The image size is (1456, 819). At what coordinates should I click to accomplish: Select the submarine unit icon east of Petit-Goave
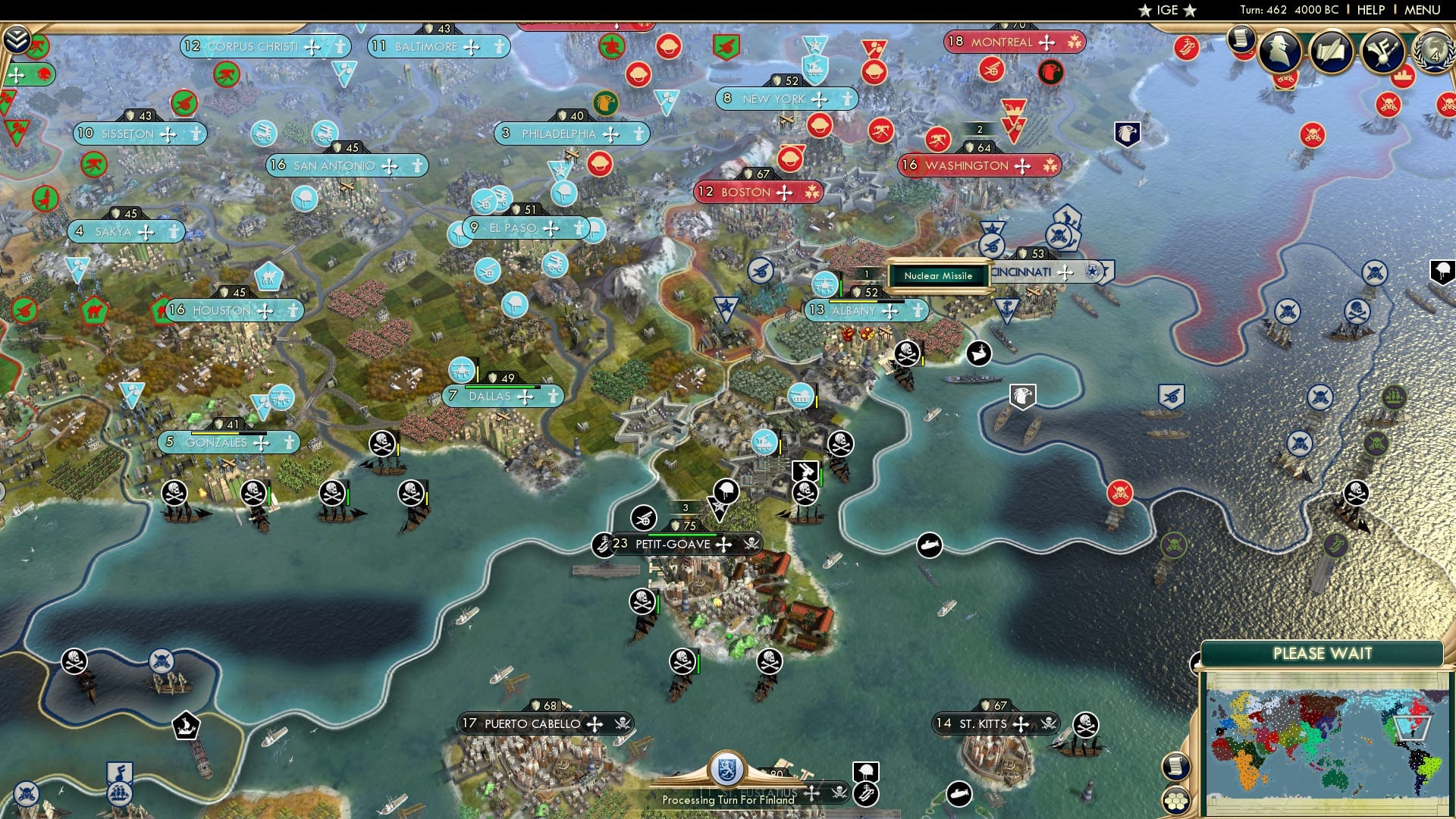(930, 544)
